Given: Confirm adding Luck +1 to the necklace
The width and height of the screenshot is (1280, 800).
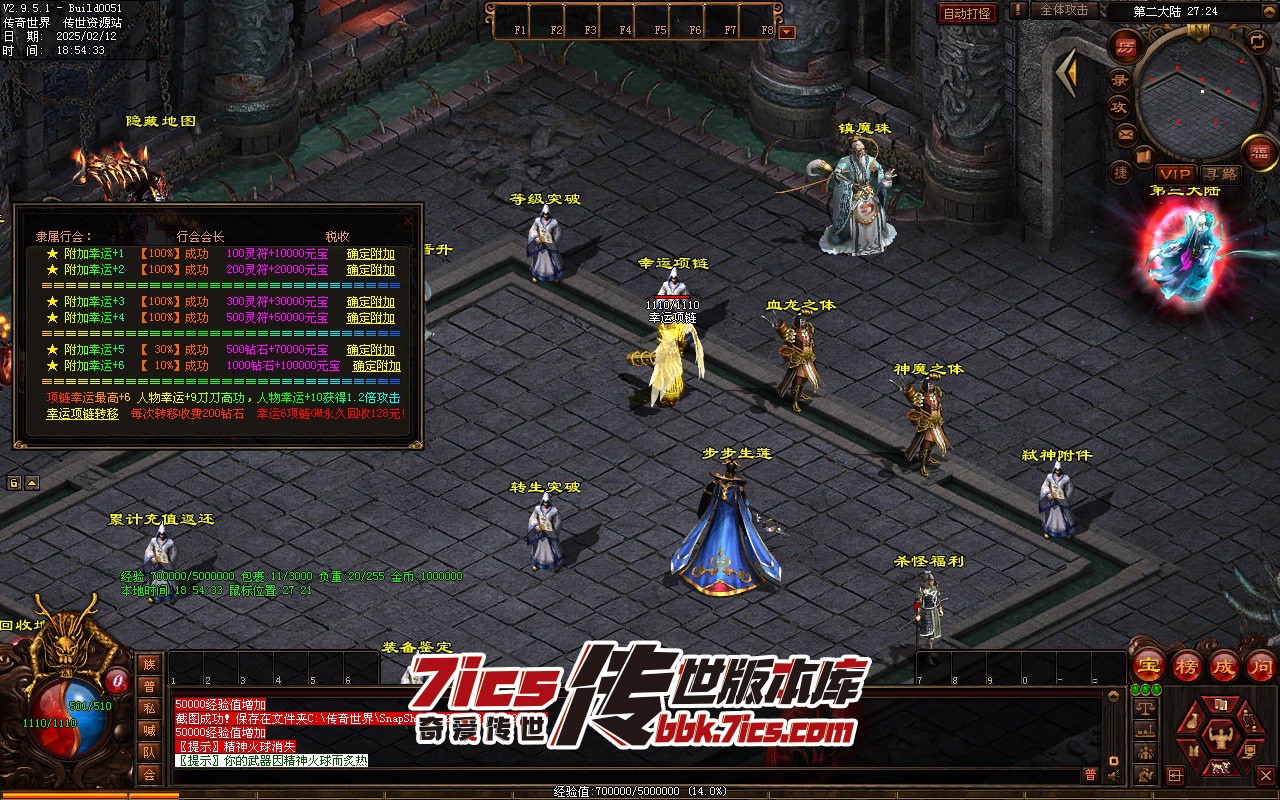Looking at the screenshot, I should pos(370,254).
